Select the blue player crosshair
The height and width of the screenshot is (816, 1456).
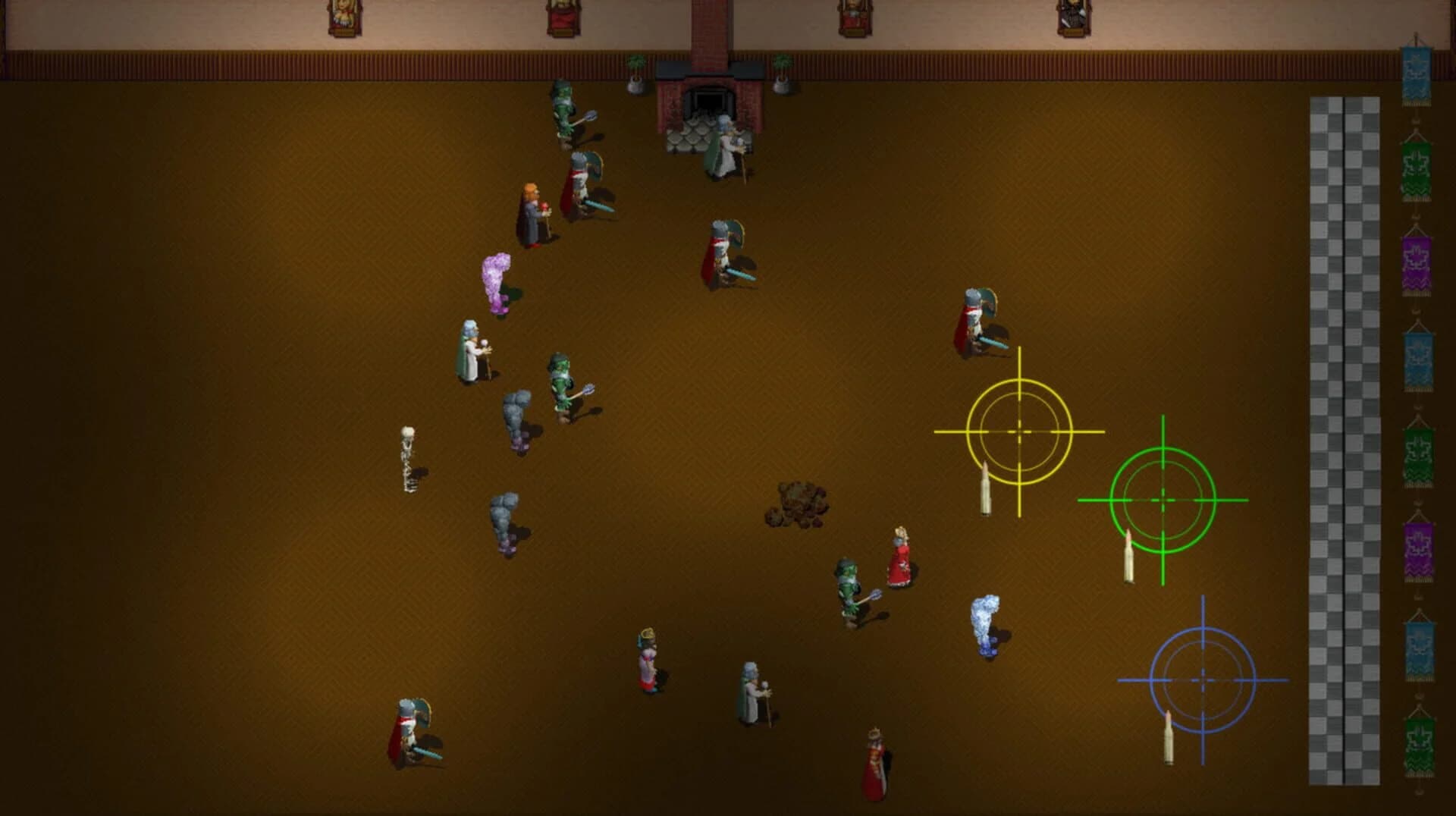point(1202,679)
